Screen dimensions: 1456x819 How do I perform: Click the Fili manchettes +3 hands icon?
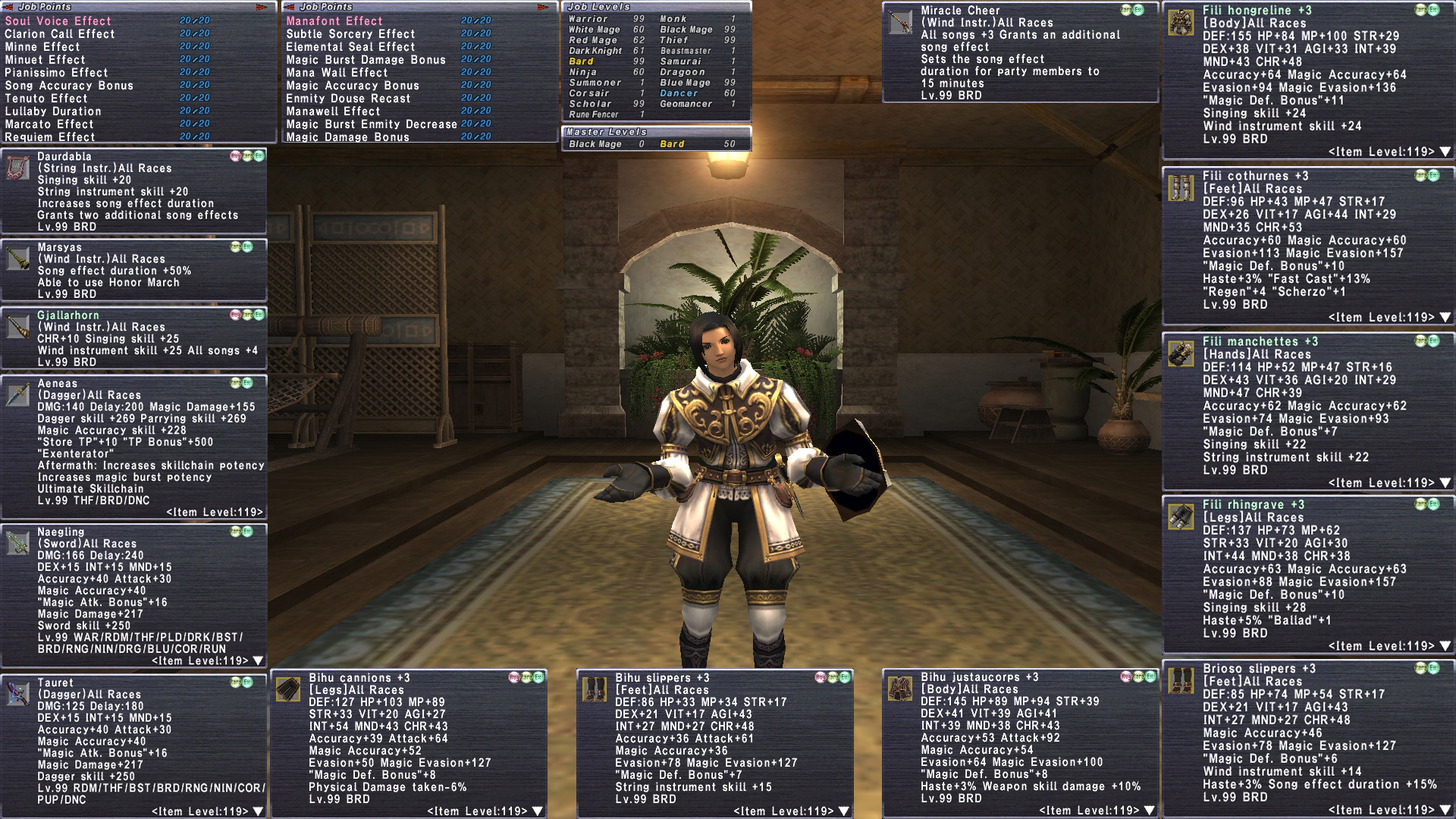[1181, 353]
